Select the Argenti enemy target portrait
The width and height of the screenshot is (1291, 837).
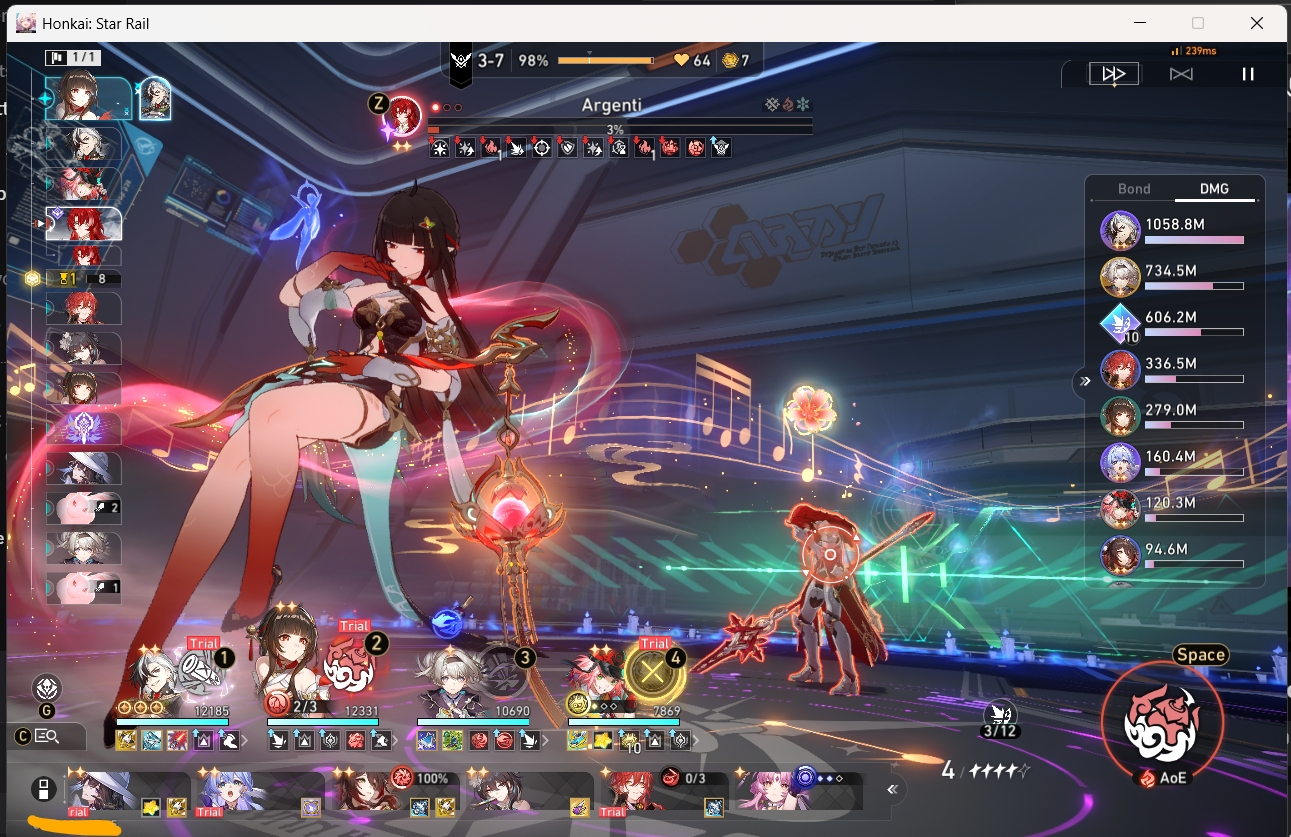[402, 114]
